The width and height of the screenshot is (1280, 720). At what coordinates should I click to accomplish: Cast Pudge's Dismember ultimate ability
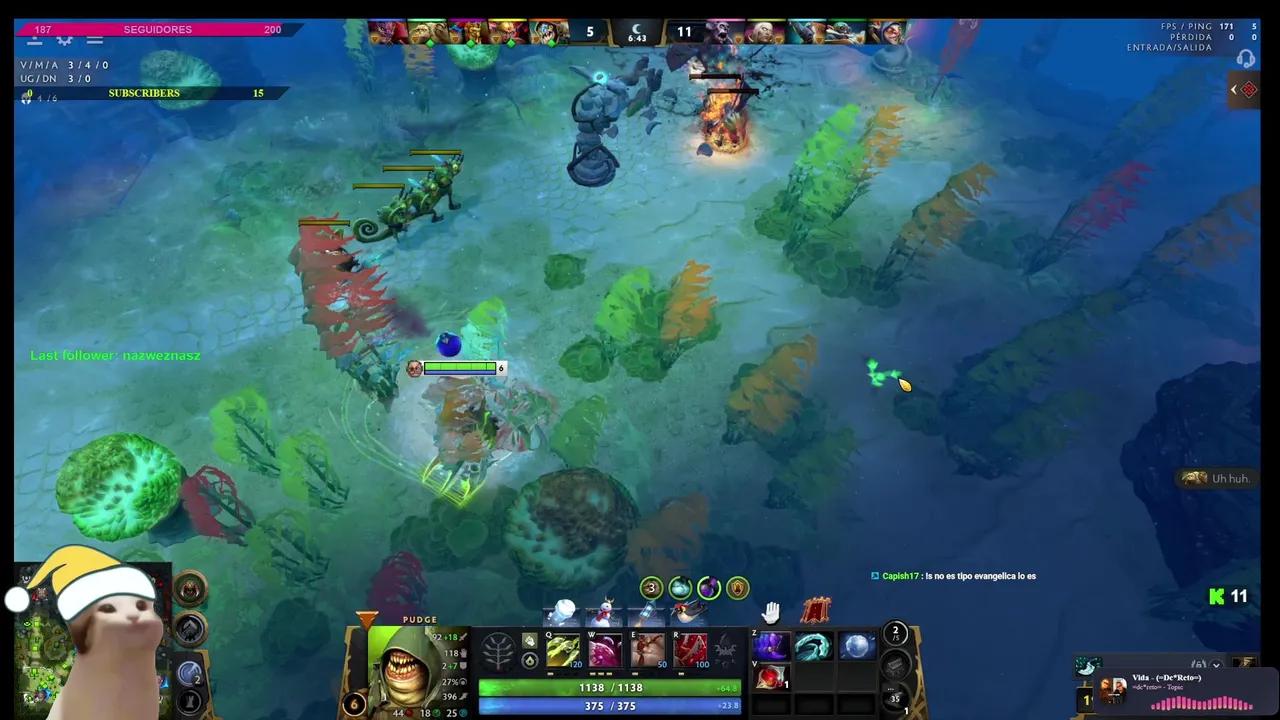690,650
